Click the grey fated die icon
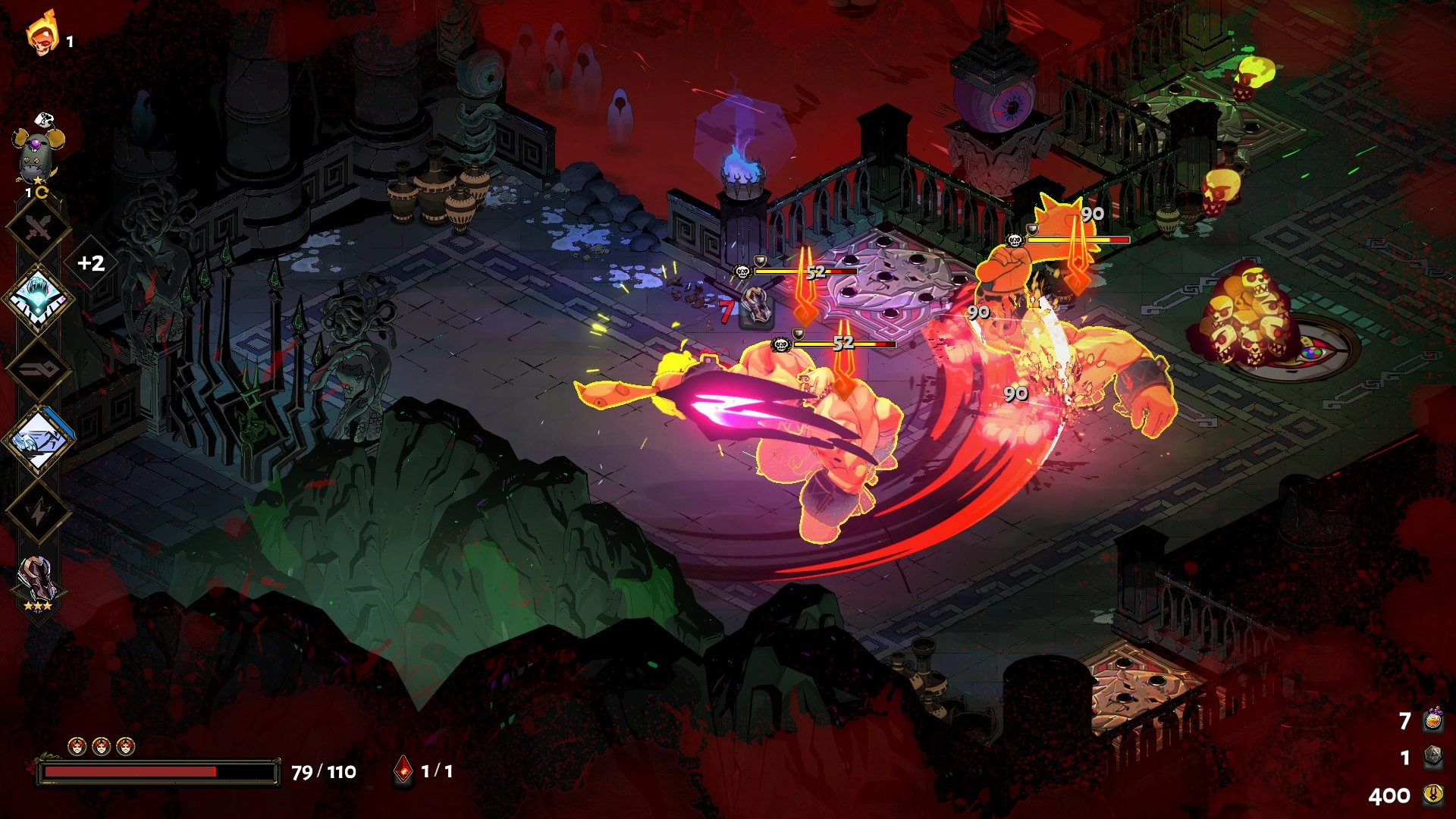This screenshot has height=819, width=1456. pos(1432,757)
